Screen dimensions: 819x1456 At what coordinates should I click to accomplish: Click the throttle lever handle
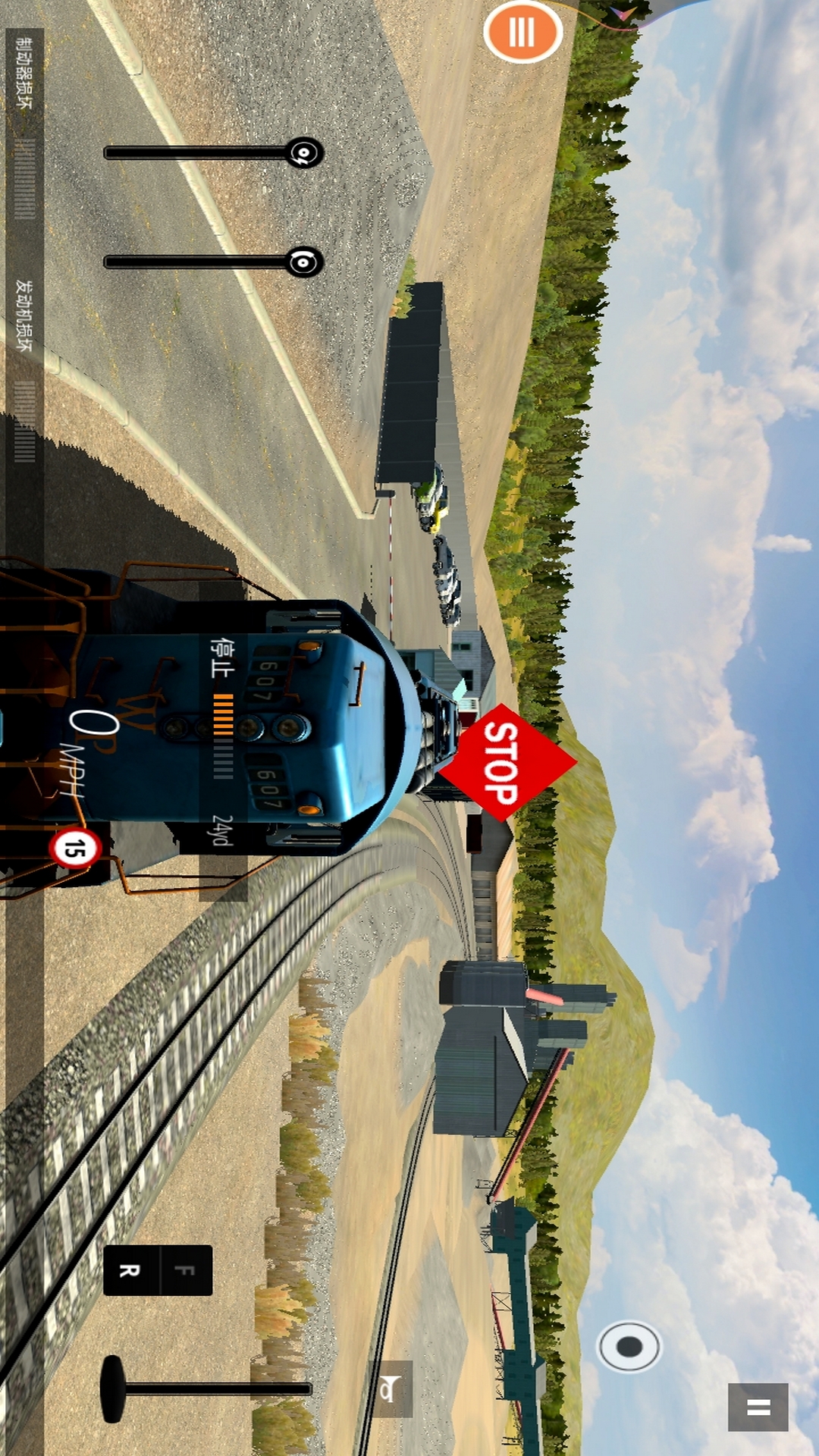112,1389
